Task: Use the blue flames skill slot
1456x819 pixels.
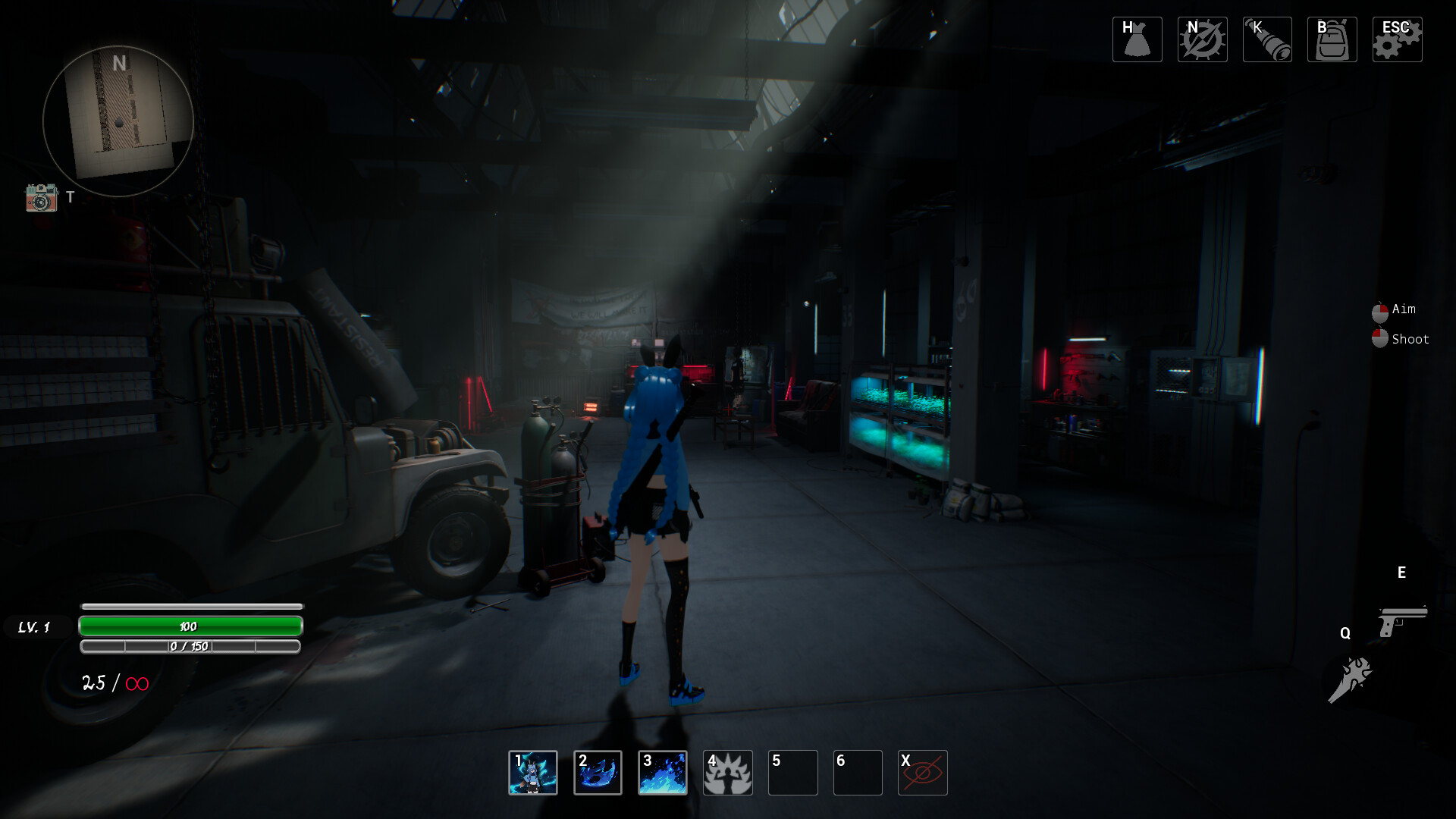Action: (x=663, y=773)
